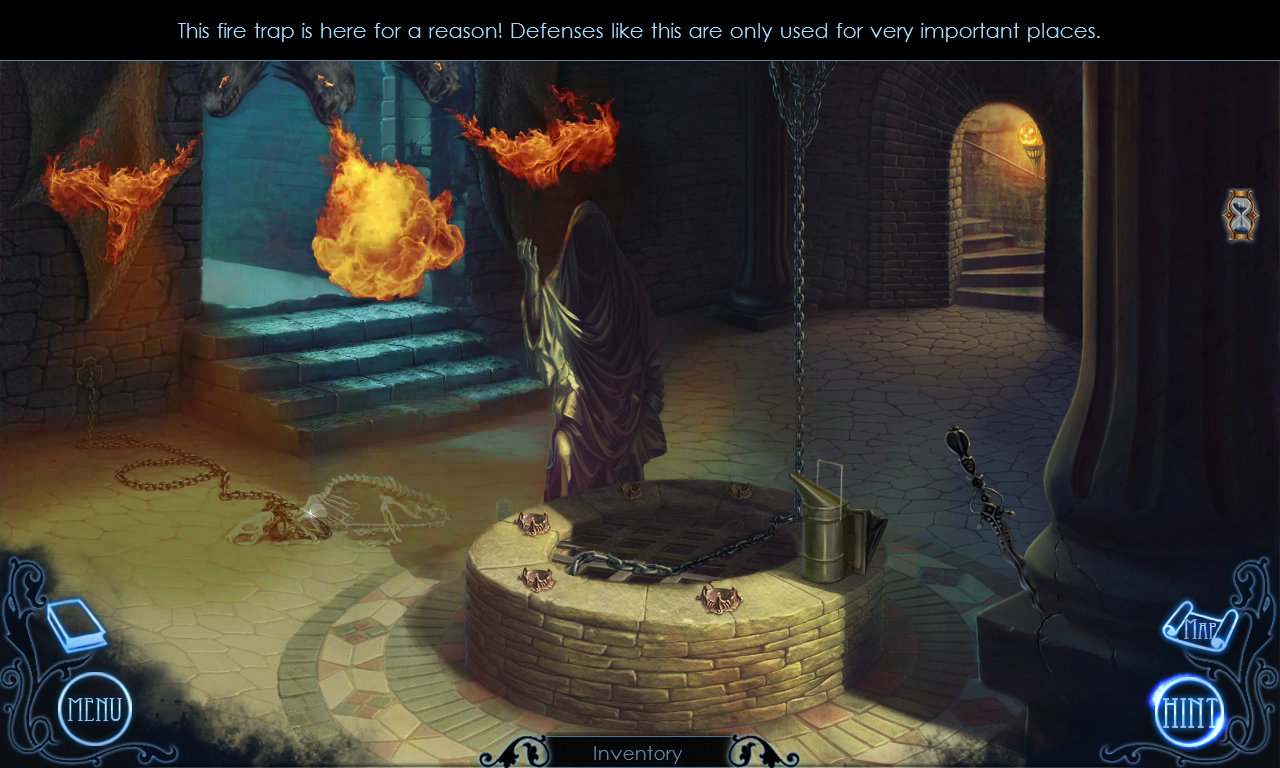Click the hourglass collectible on the right
The width and height of the screenshot is (1280, 768).
pyautogui.click(x=1240, y=213)
